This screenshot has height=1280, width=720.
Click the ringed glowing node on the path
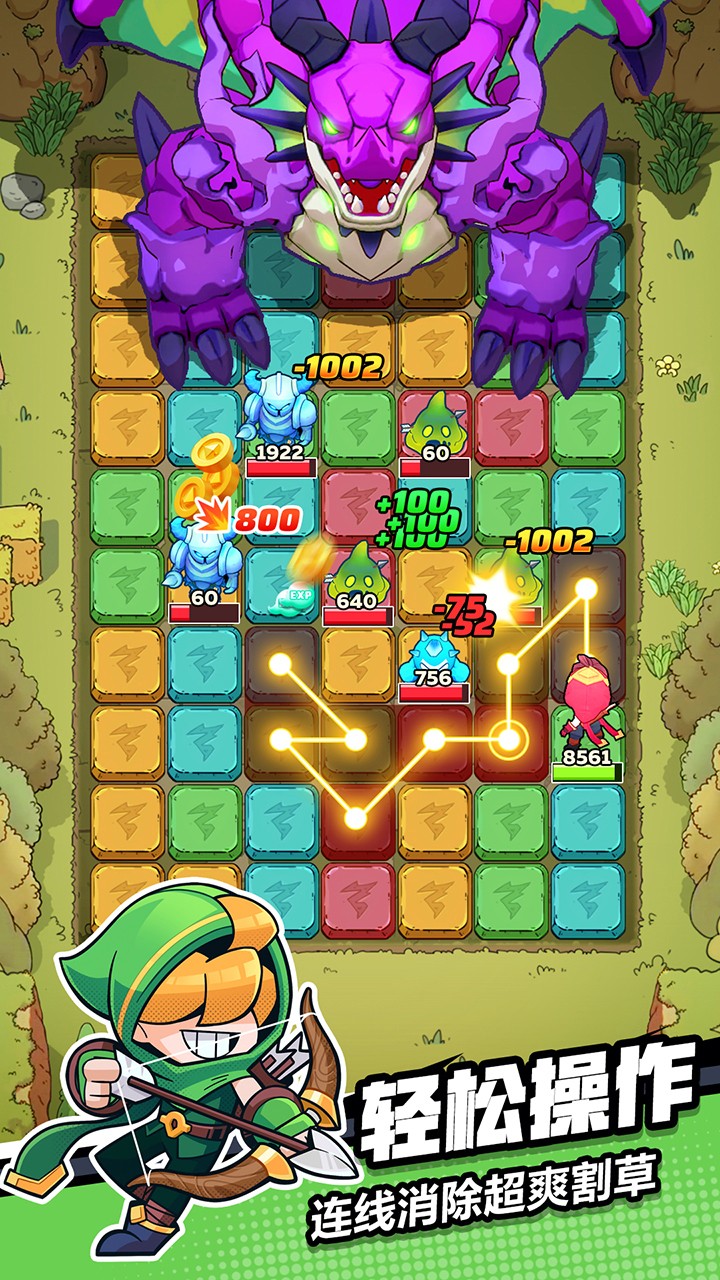click(x=510, y=740)
